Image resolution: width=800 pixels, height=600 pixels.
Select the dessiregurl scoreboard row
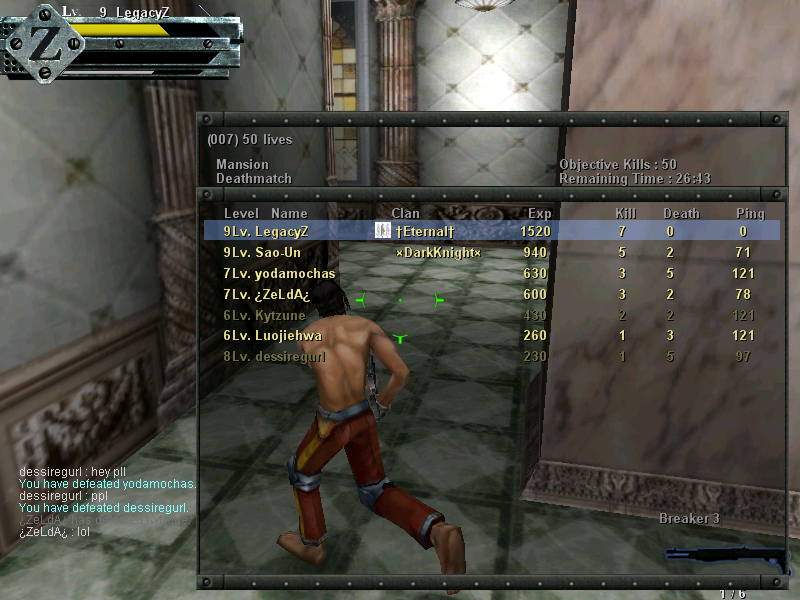(490, 357)
